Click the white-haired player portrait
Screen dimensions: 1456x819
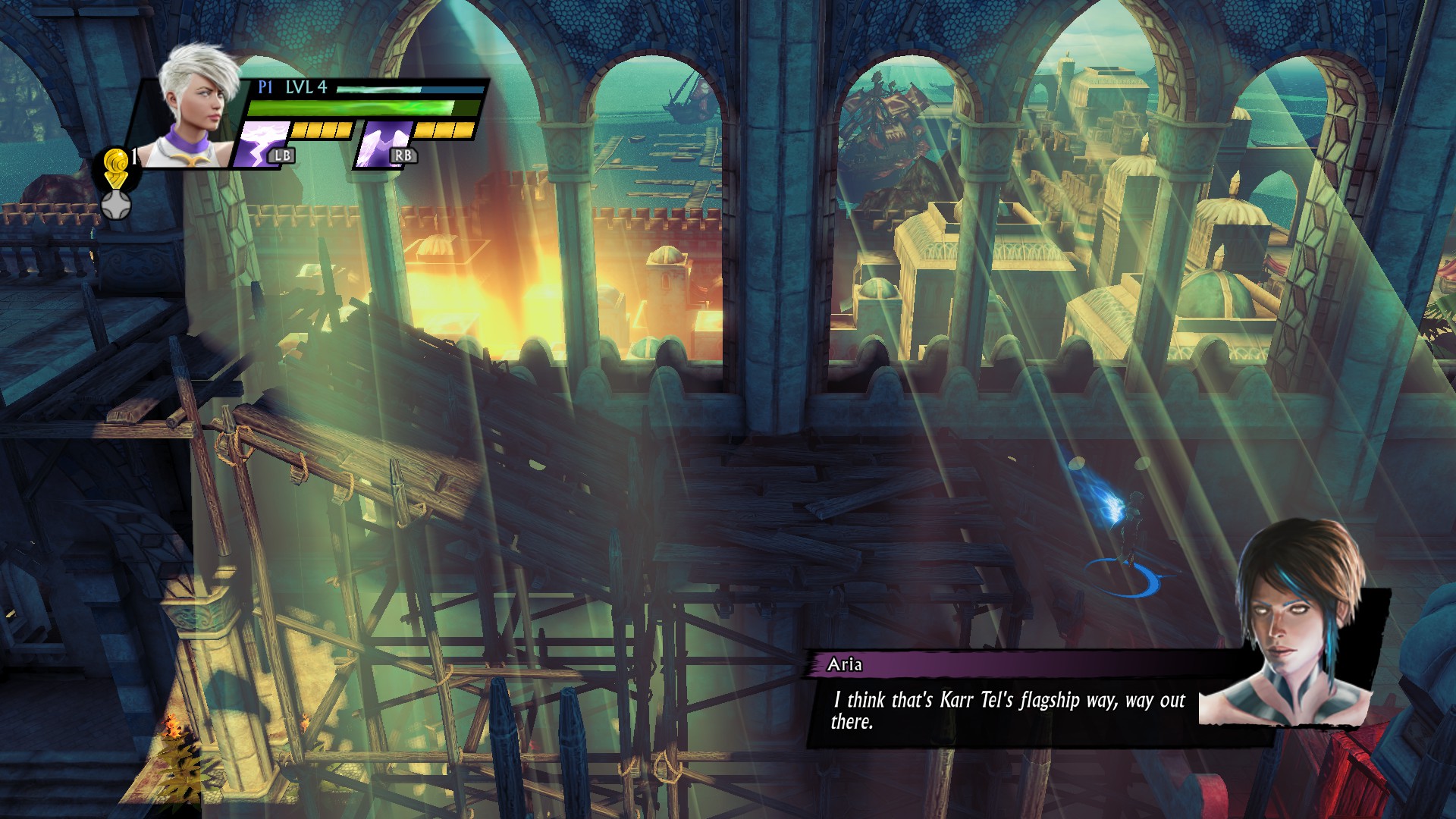(193, 106)
